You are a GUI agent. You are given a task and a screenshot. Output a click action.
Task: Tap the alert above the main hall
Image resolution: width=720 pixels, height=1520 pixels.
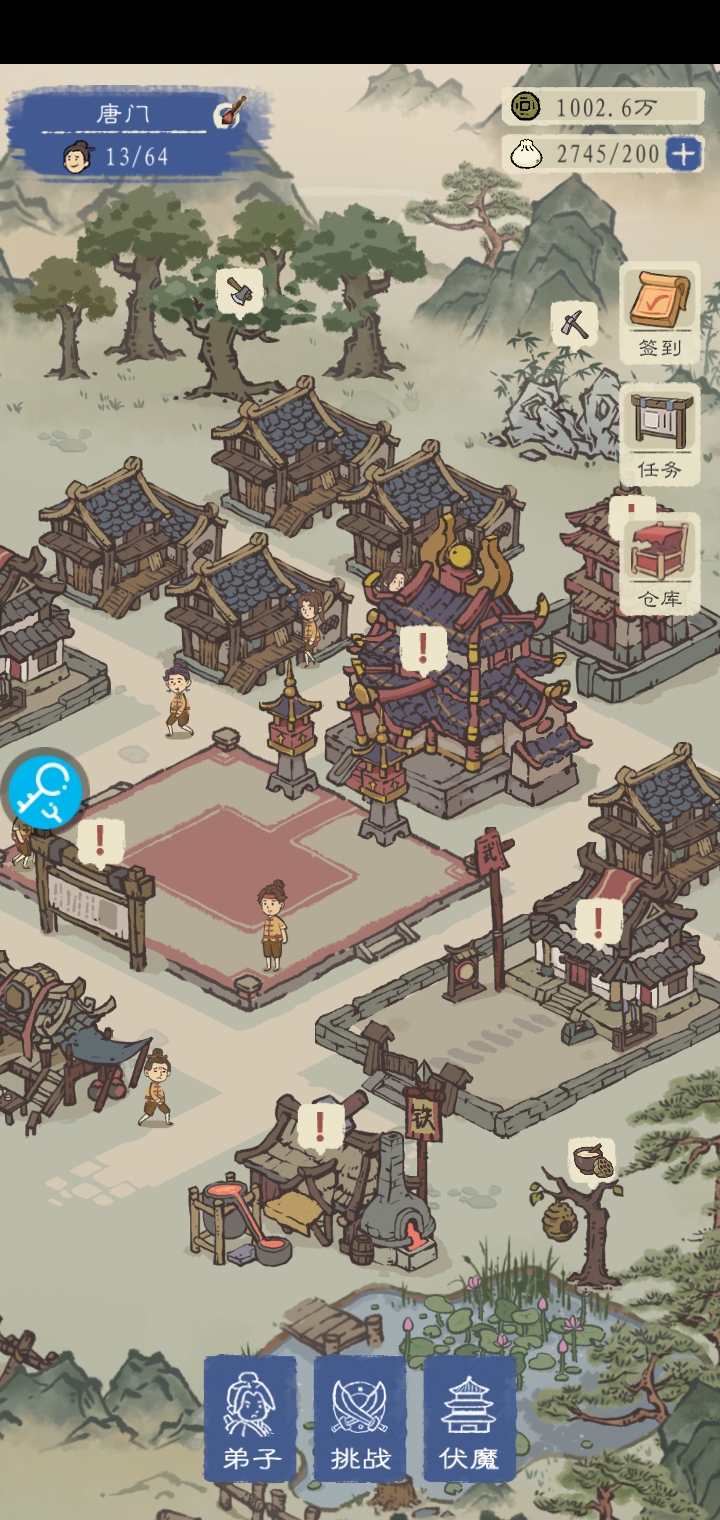point(423,649)
